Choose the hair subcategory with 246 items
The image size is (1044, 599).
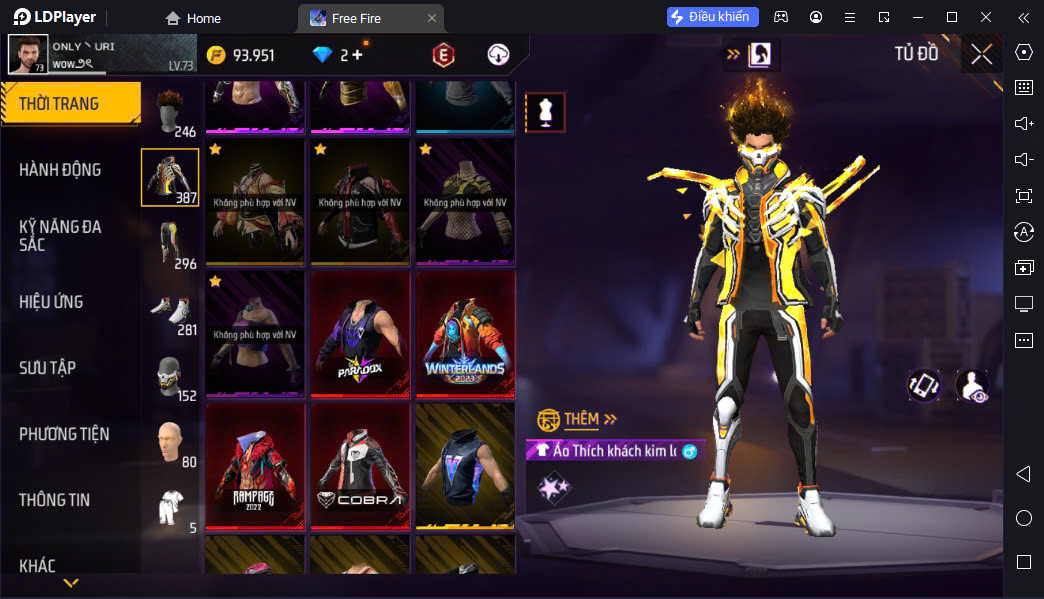click(x=171, y=112)
